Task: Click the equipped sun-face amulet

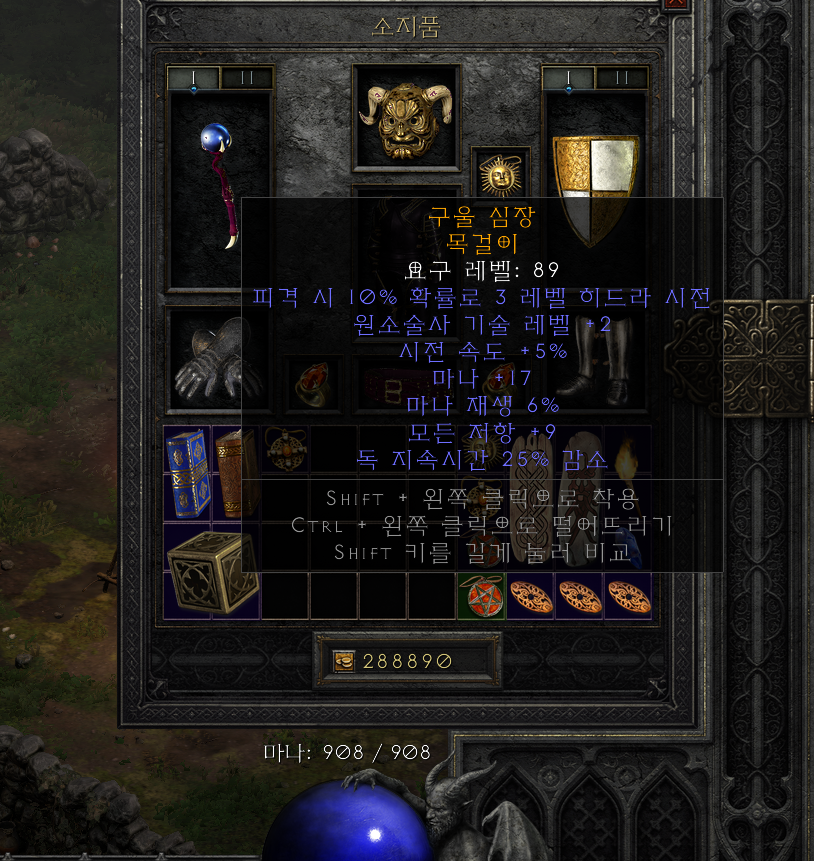Action: point(500,174)
